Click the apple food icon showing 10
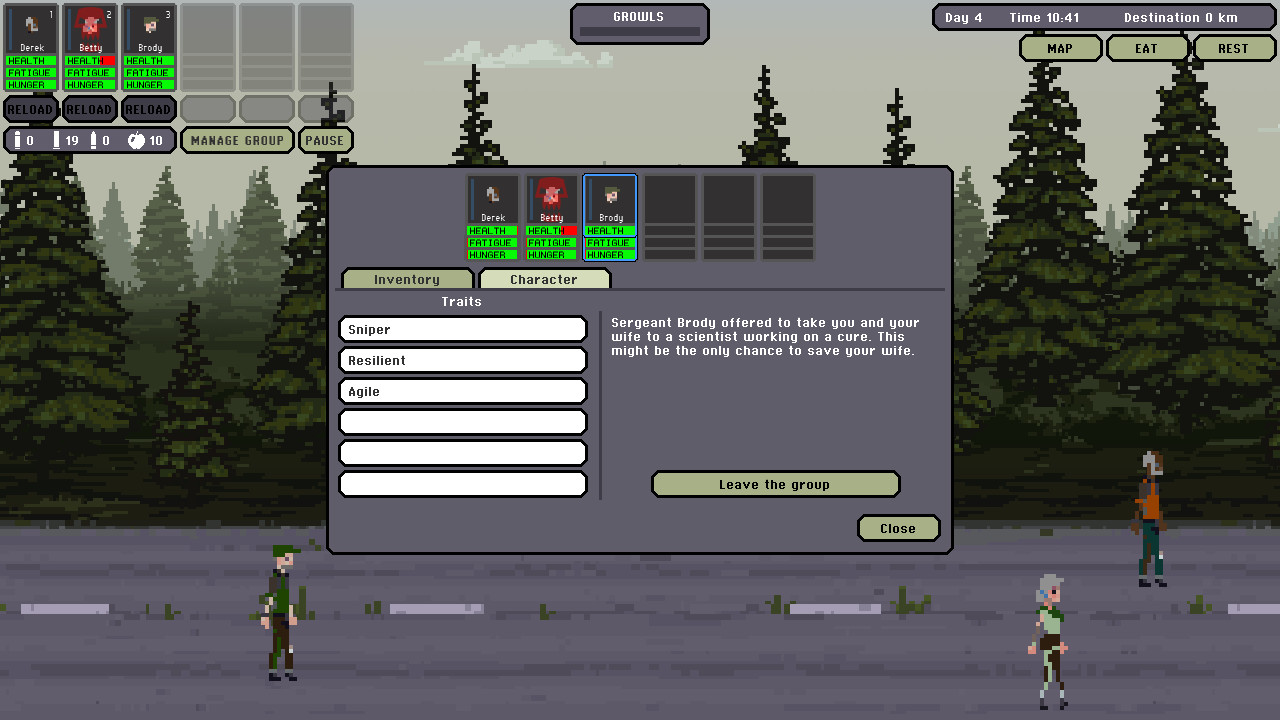Image resolution: width=1280 pixels, height=720 pixels. 138,140
